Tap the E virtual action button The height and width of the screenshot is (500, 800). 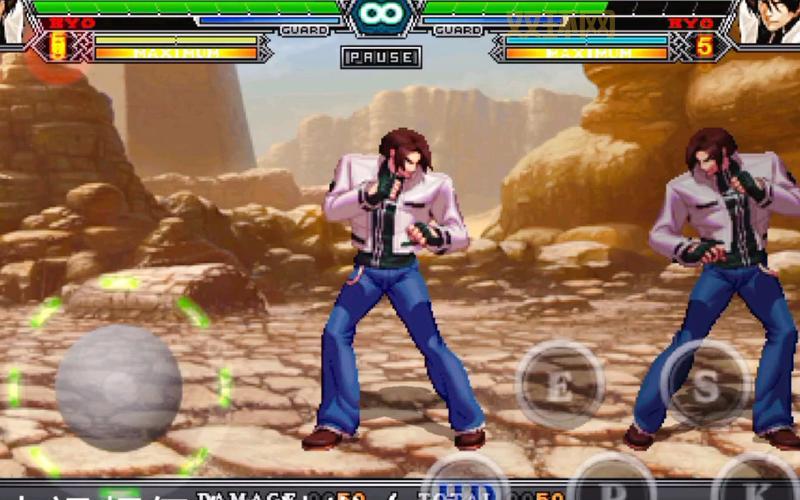560,385
